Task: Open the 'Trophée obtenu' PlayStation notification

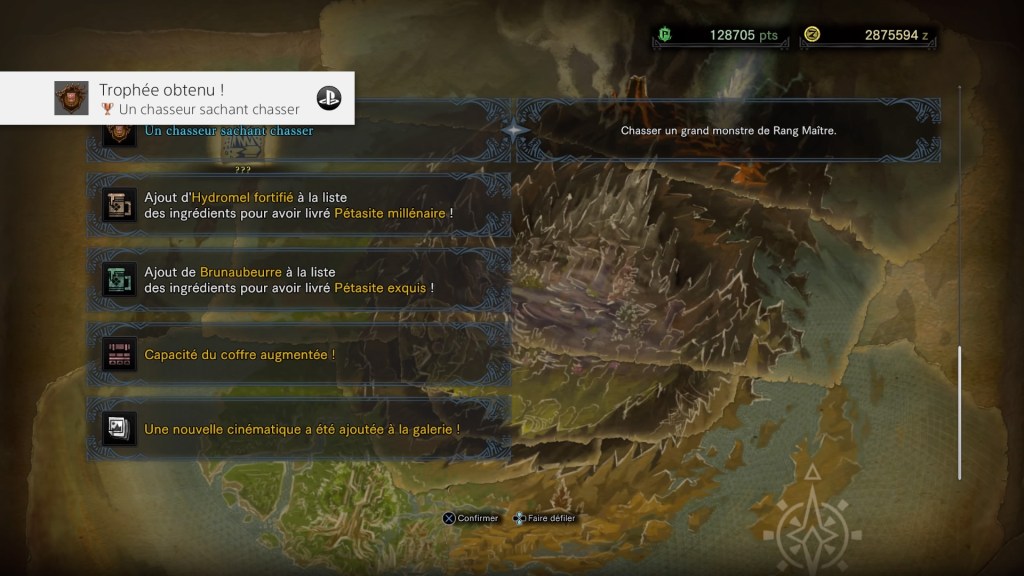Action: [x=178, y=98]
